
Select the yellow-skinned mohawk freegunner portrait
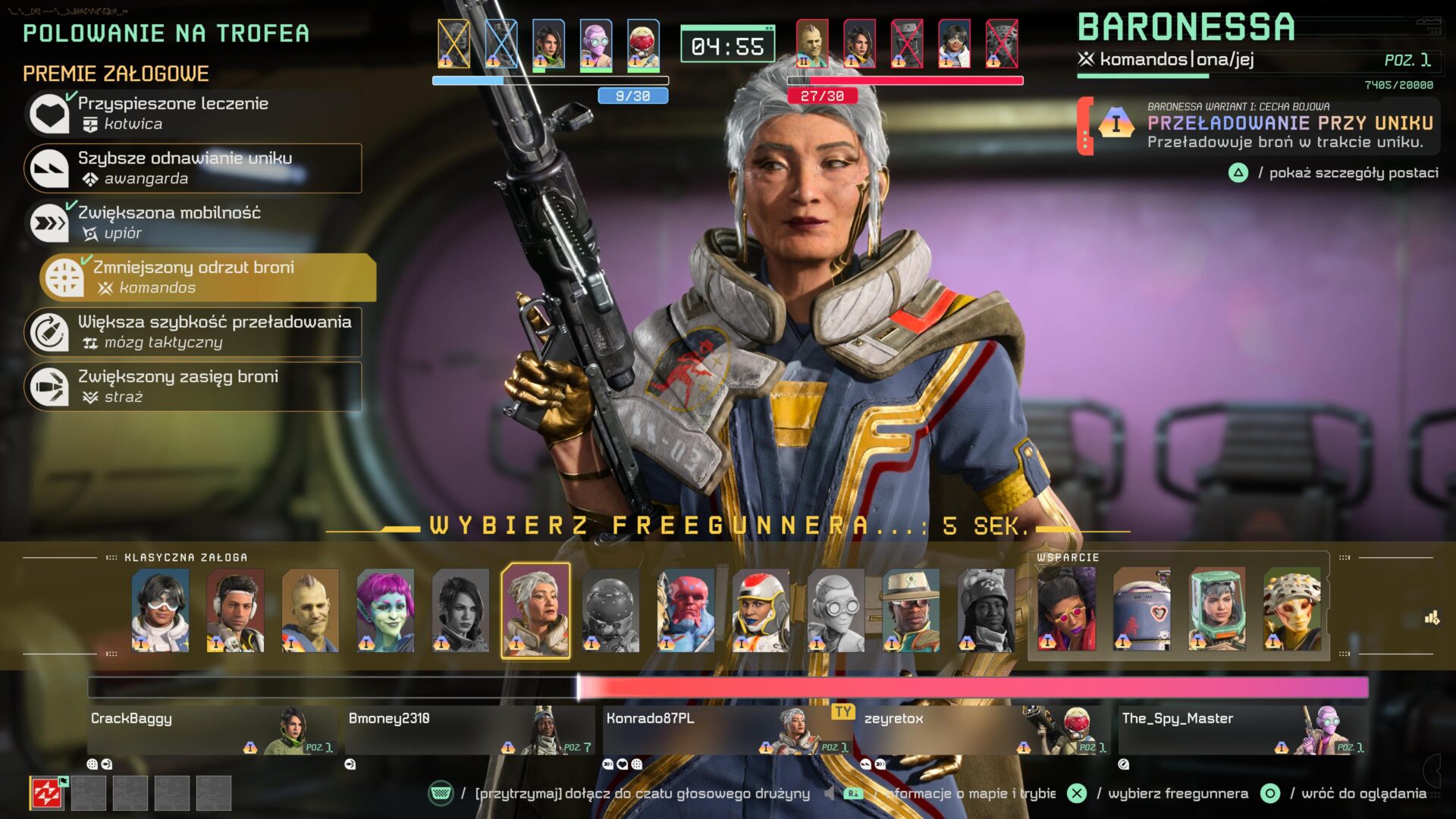pos(310,610)
